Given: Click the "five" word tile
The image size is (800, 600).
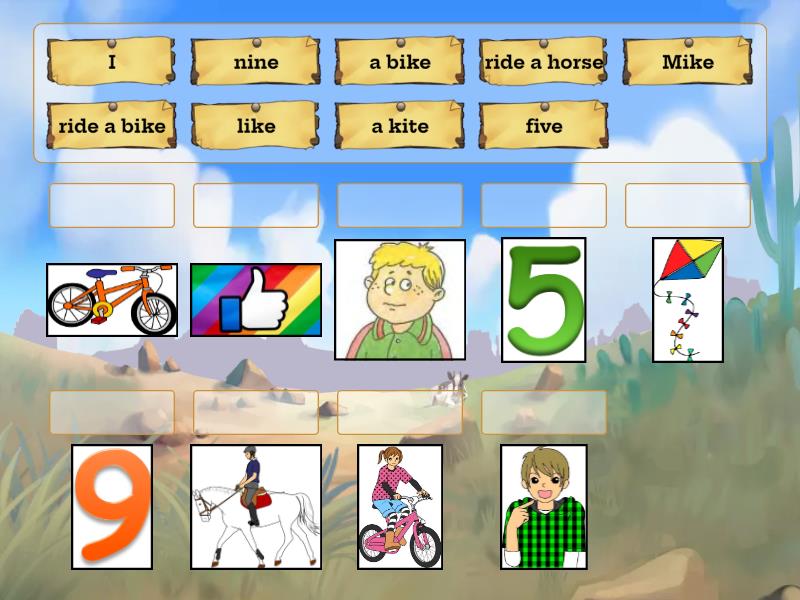Looking at the screenshot, I should [x=544, y=126].
